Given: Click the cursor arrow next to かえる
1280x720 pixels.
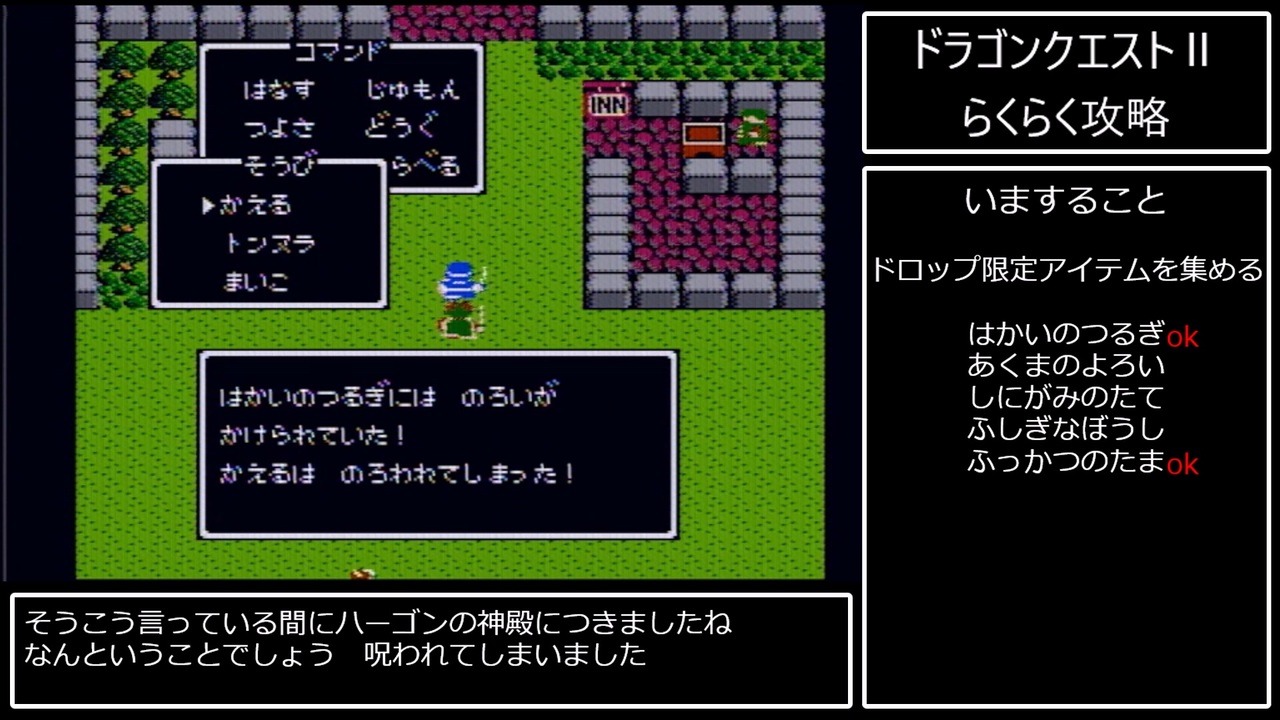Looking at the screenshot, I should point(207,207).
